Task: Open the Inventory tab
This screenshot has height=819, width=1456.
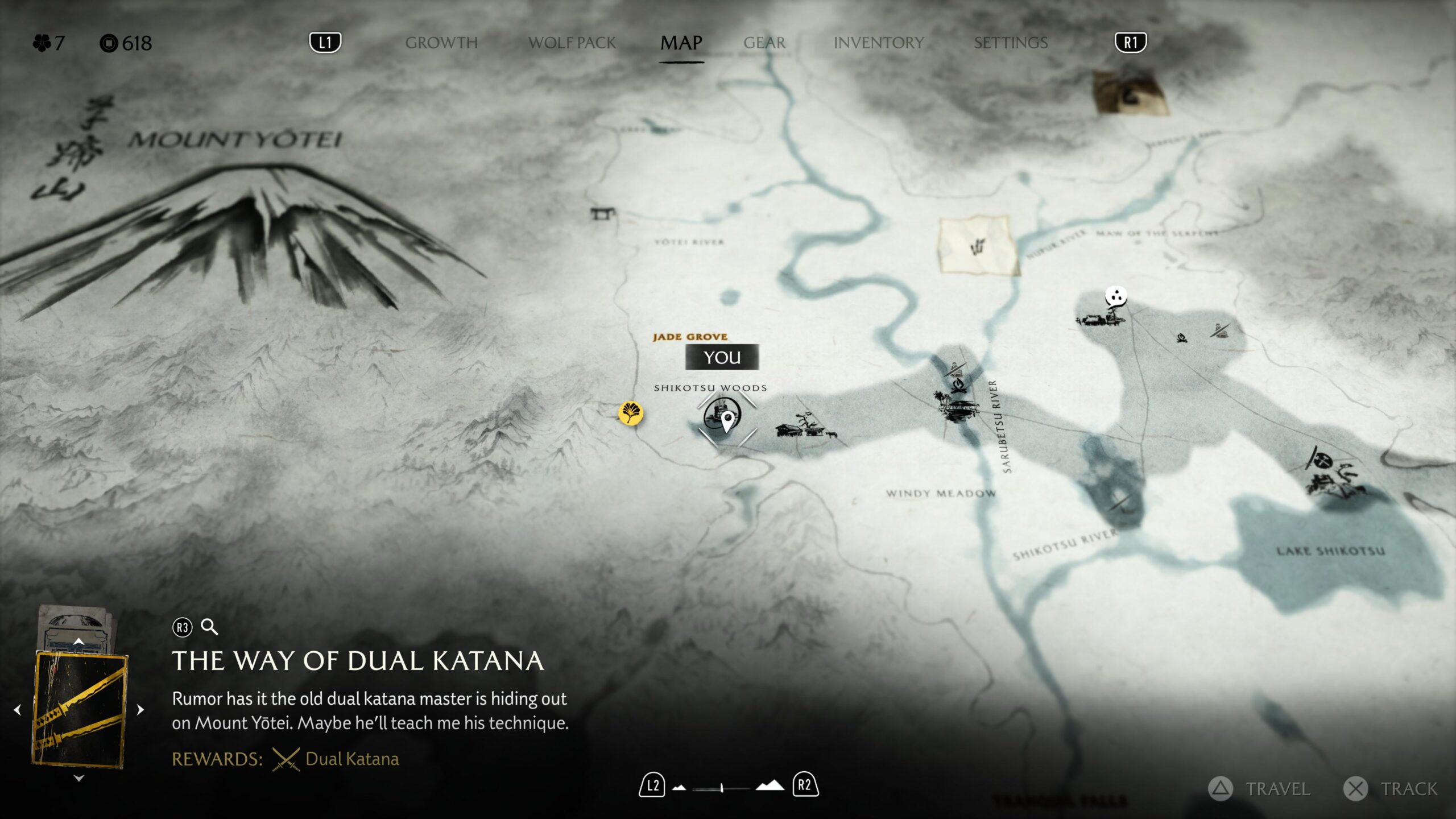Action: 878,43
